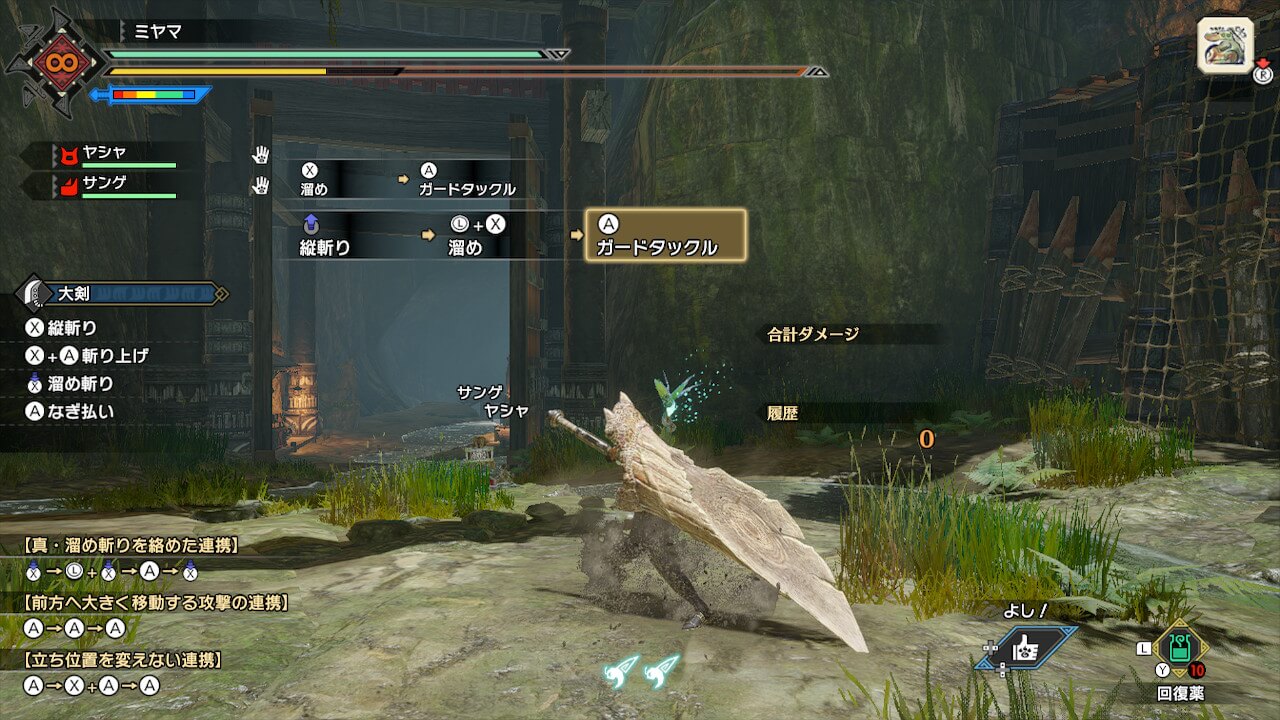This screenshot has width=1280, height=720.
Task: Select the highlighted ガードタックル combo step
Action: click(665, 235)
